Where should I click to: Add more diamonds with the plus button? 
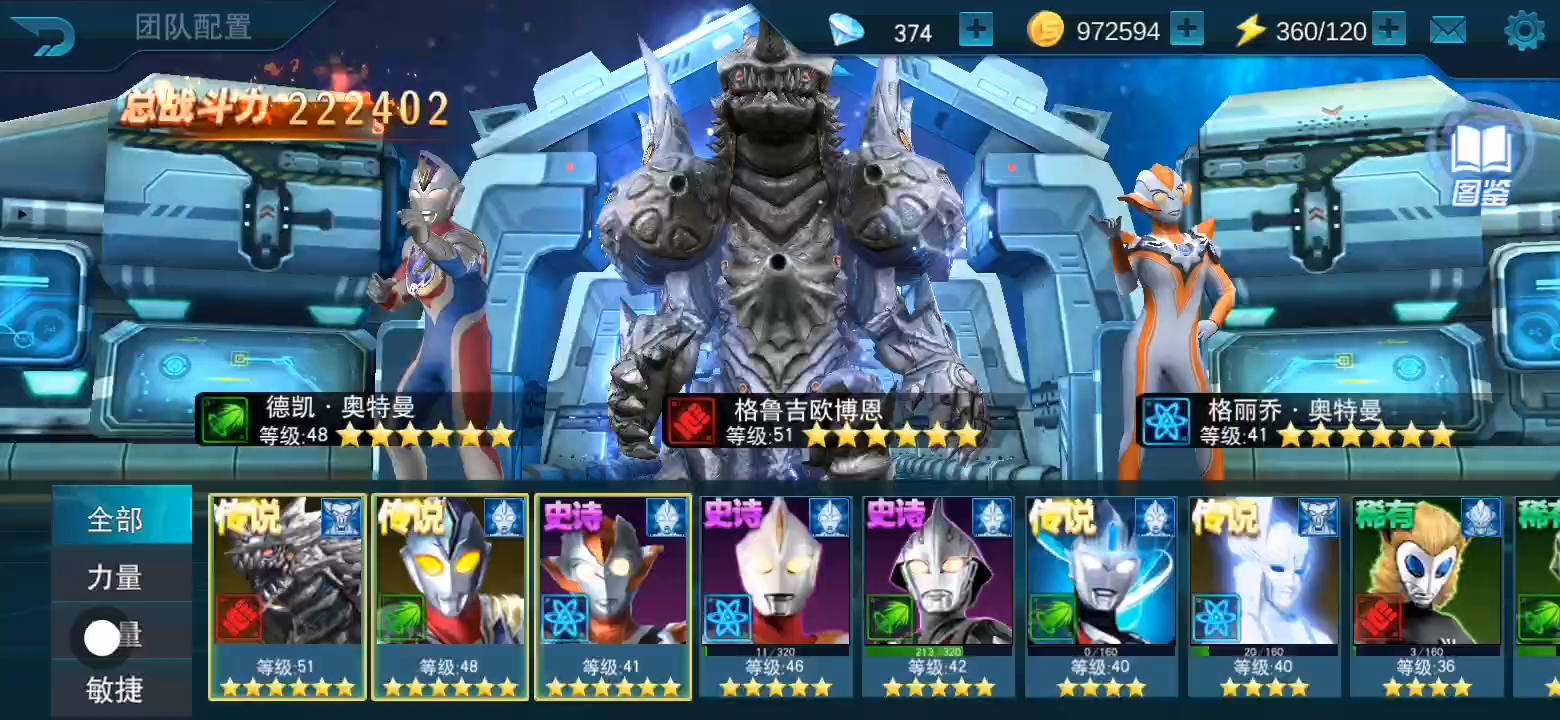975,30
